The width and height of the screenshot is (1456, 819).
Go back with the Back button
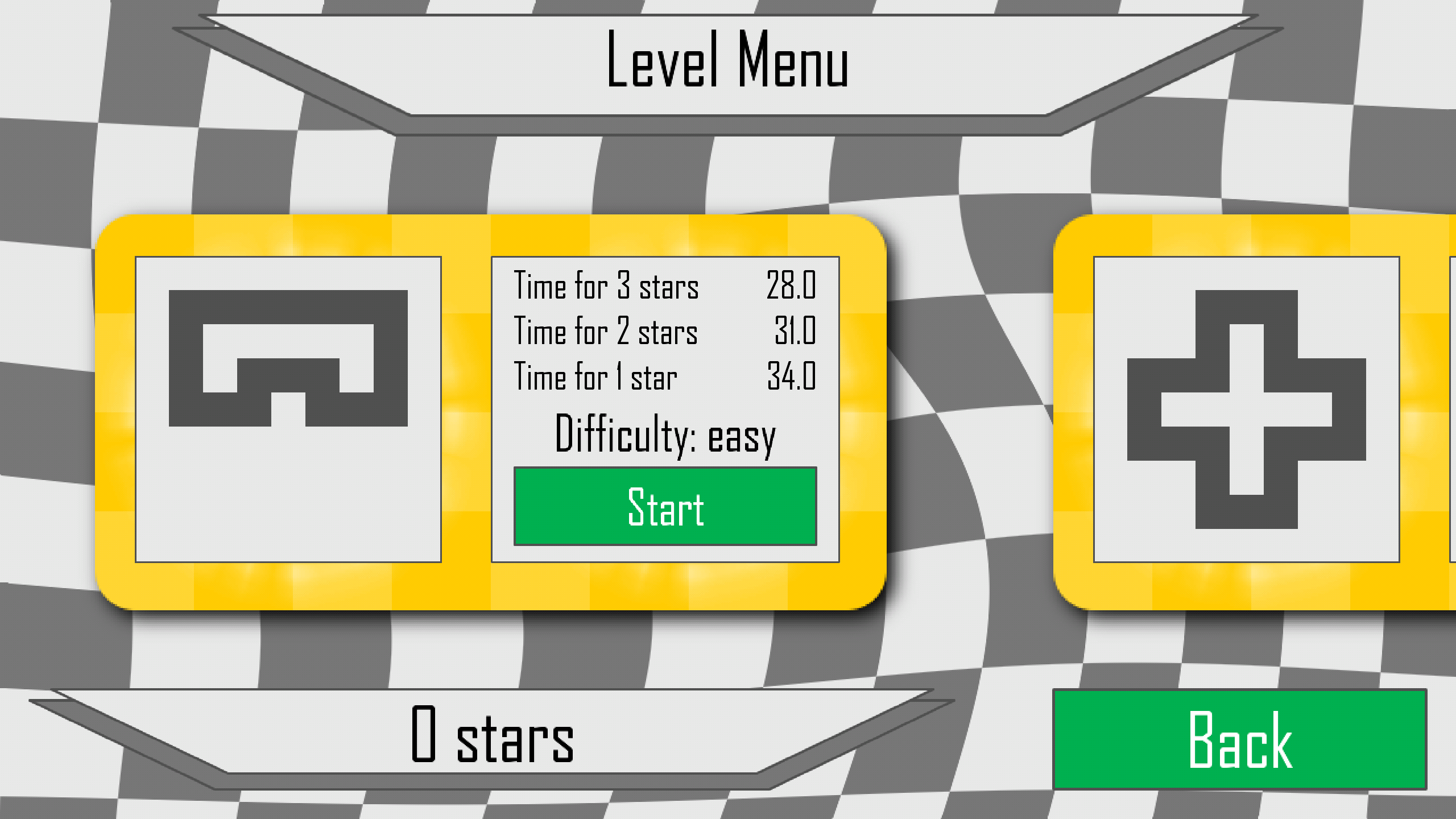click(x=1239, y=739)
